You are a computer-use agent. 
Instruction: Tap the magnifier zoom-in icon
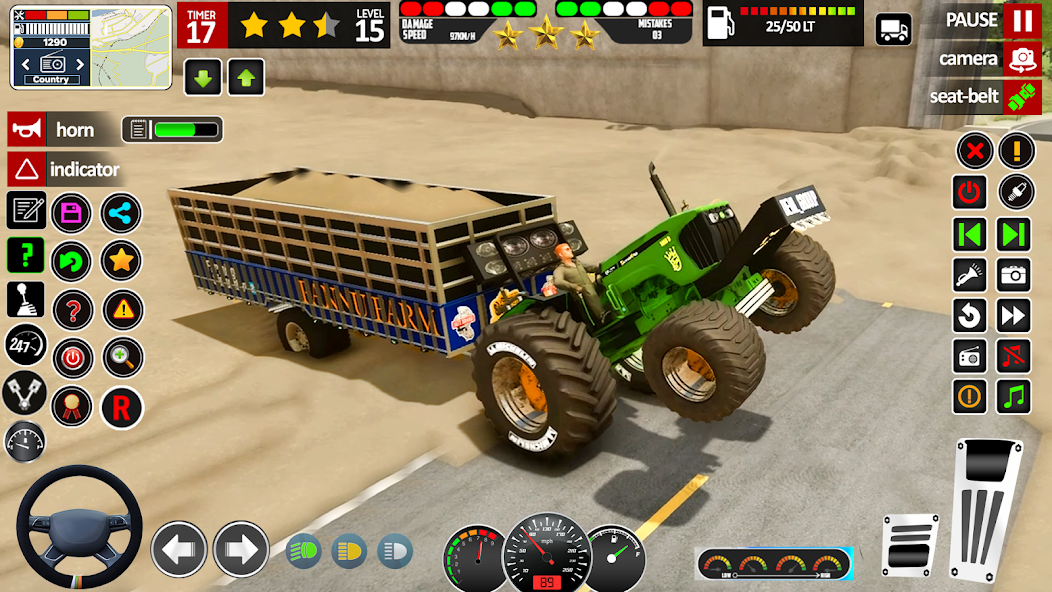[x=122, y=357]
